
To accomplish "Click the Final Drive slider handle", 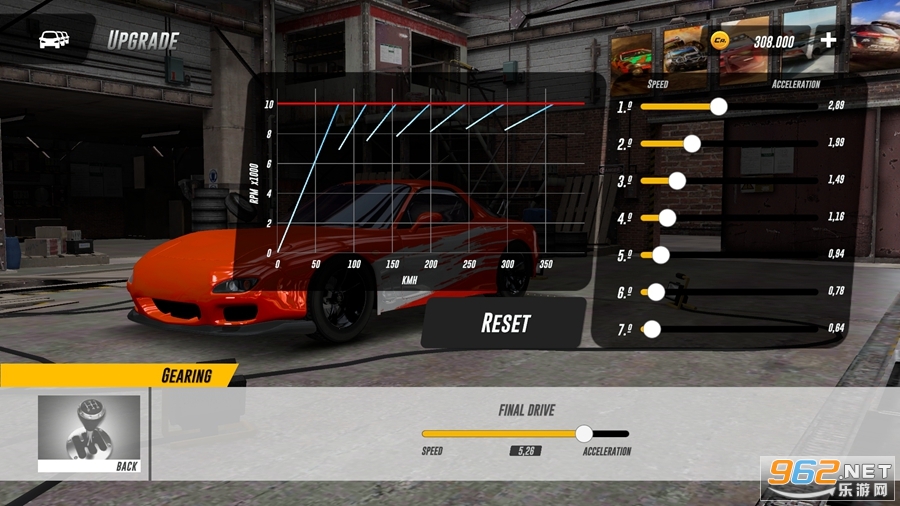I will tap(584, 433).
